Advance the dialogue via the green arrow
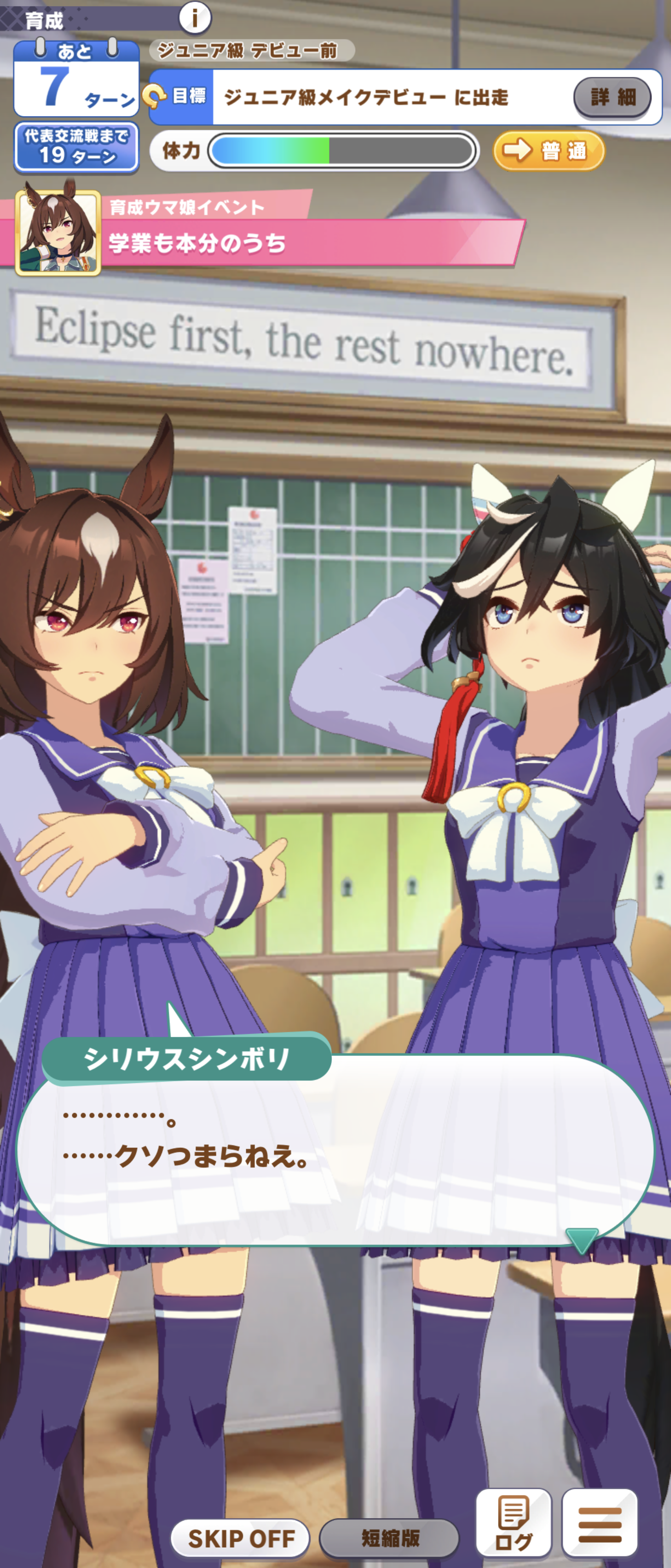 click(582, 1240)
